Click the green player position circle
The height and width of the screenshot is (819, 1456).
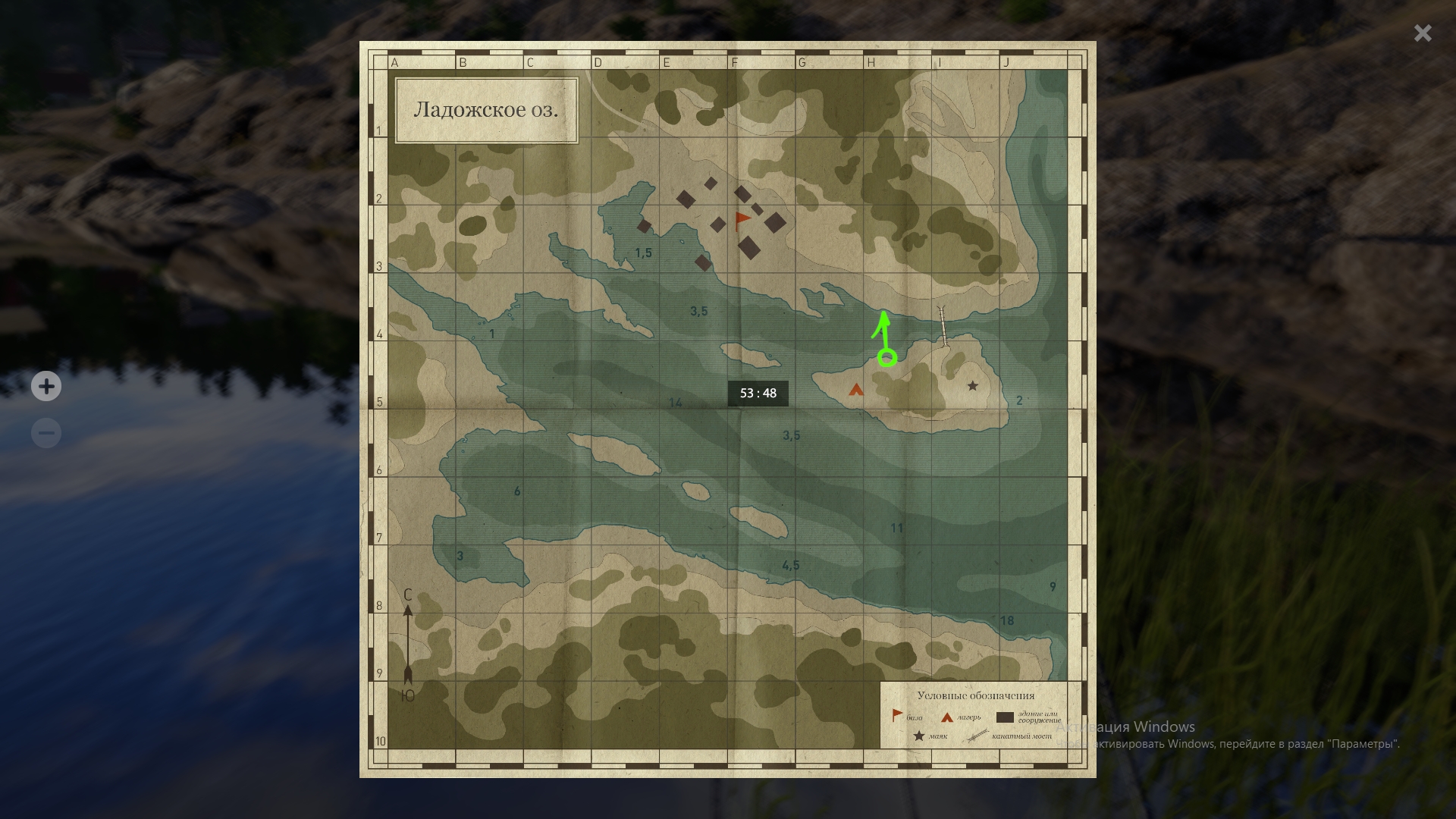[x=887, y=358]
